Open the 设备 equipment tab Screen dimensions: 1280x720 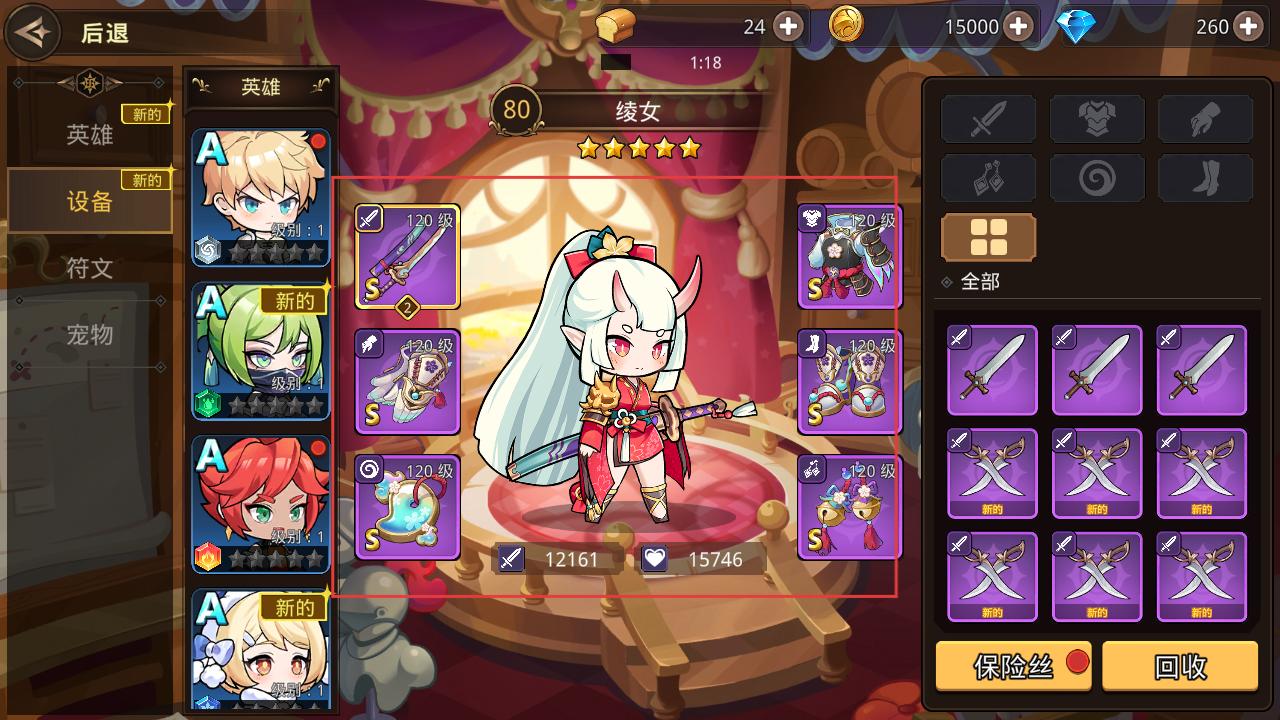[x=90, y=201]
